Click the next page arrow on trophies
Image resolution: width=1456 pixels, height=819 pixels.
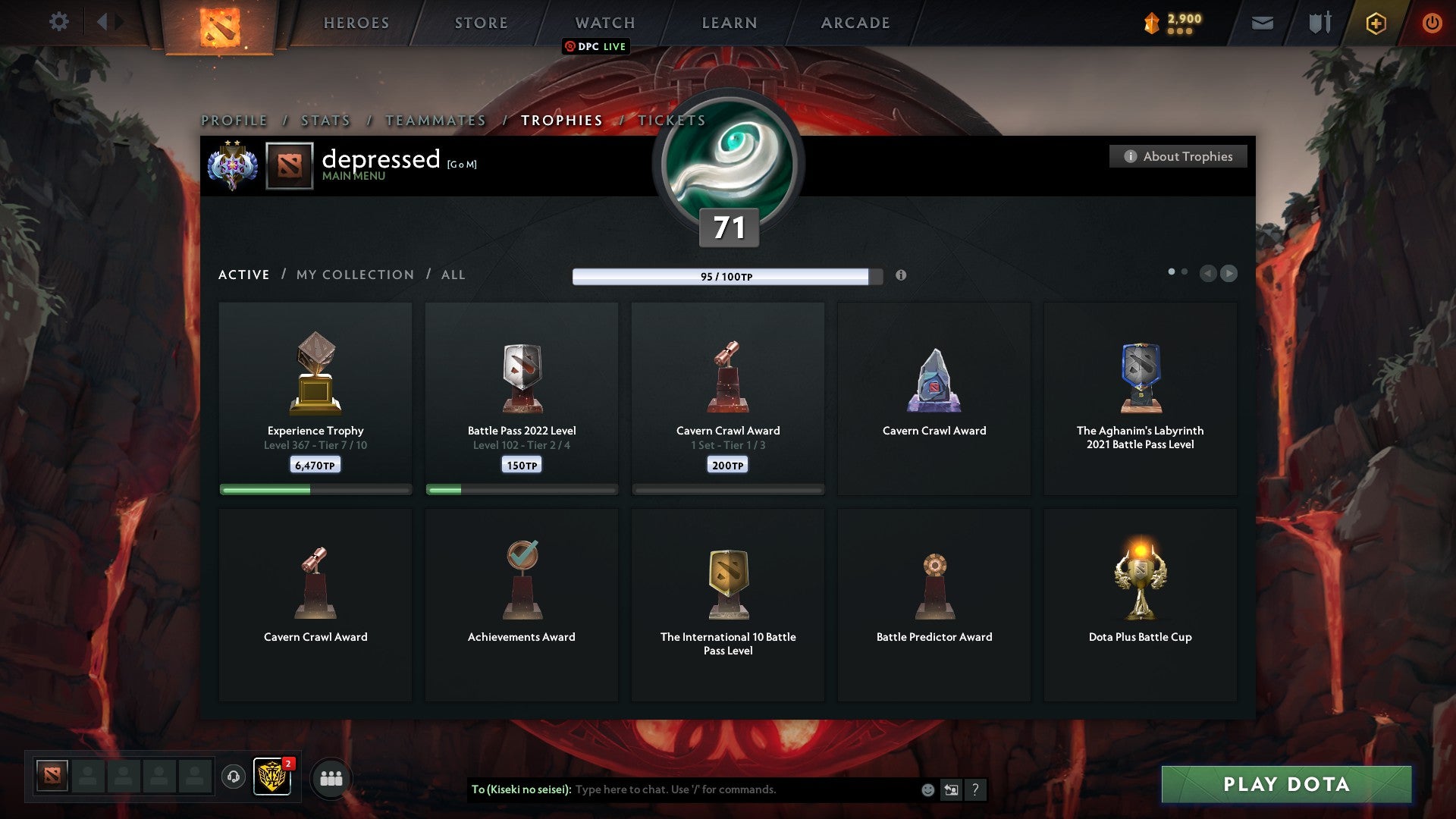click(1228, 274)
